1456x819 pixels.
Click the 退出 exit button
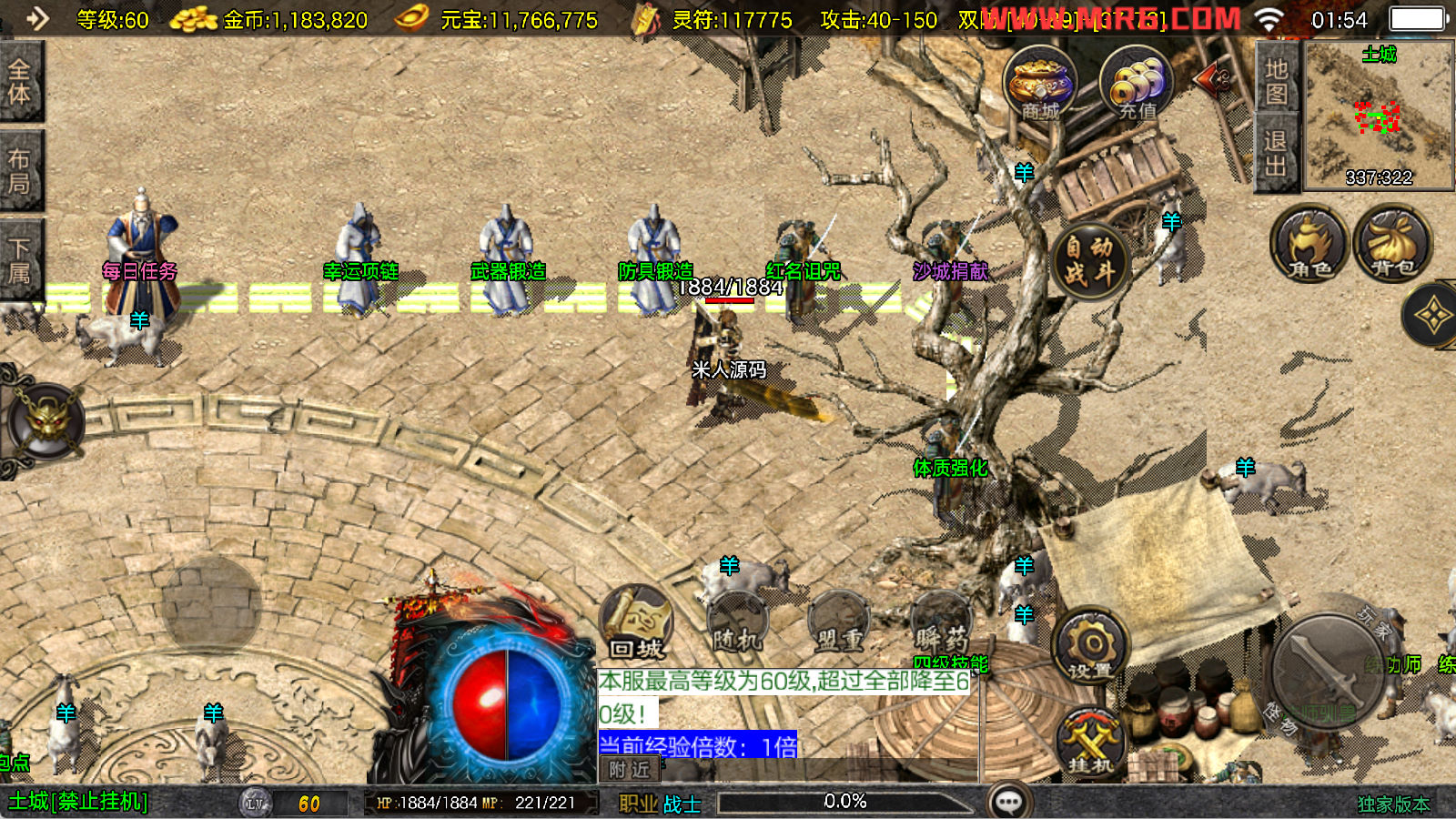pyautogui.click(x=1275, y=153)
